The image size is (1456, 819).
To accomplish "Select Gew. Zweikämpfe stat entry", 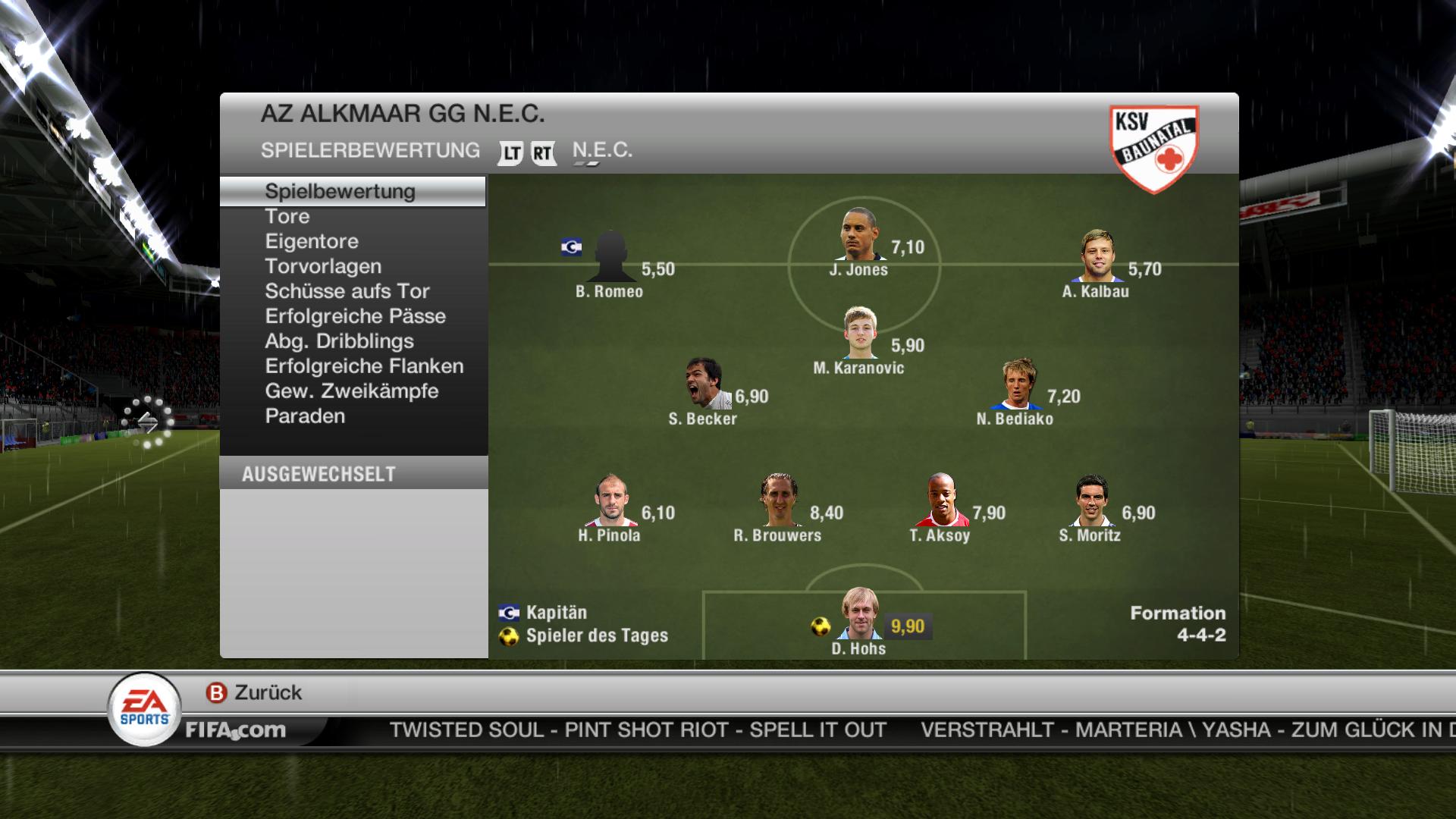I will [352, 392].
